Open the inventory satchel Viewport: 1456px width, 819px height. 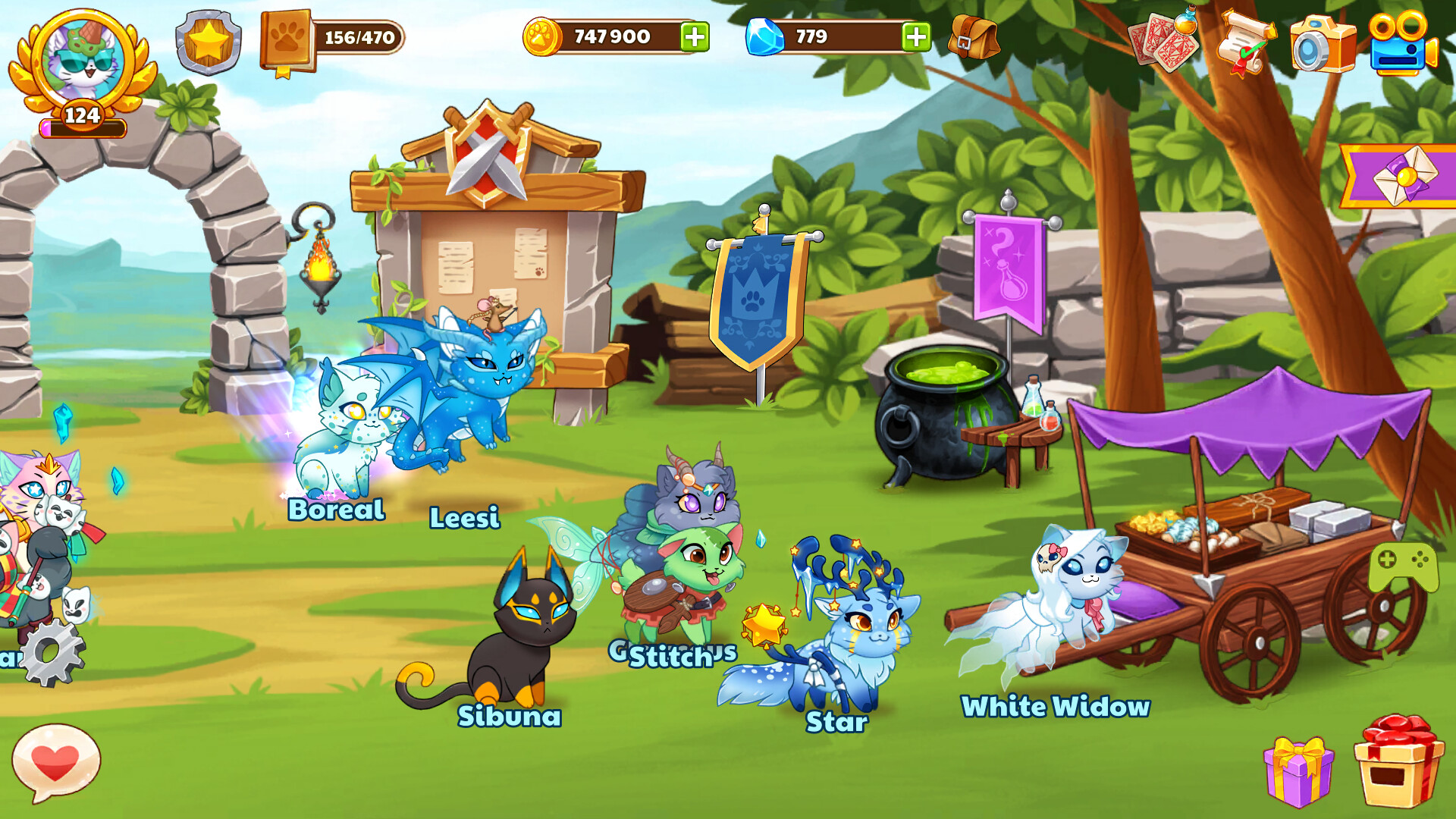click(x=974, y=36)
